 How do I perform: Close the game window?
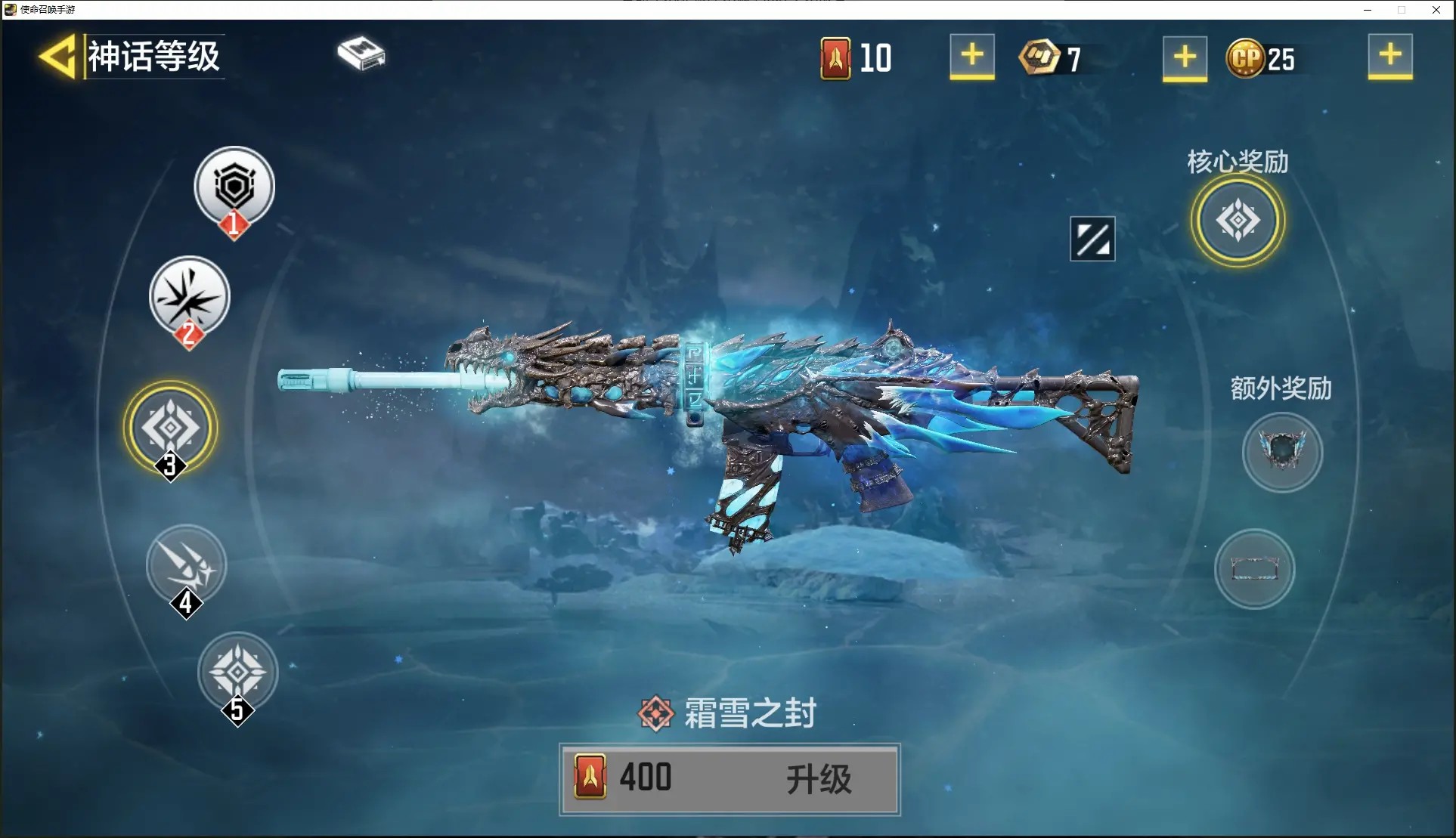click(x=1436, y=10)
